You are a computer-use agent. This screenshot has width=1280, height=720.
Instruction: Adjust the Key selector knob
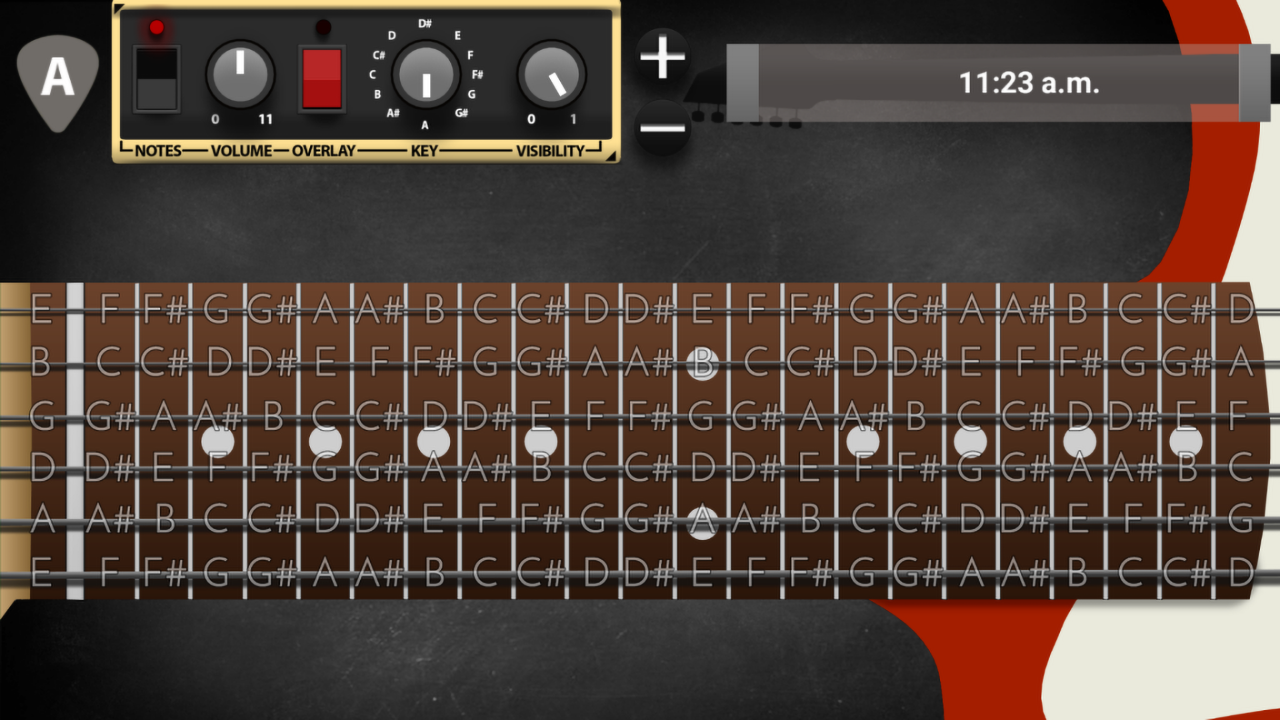coord(426,76)
